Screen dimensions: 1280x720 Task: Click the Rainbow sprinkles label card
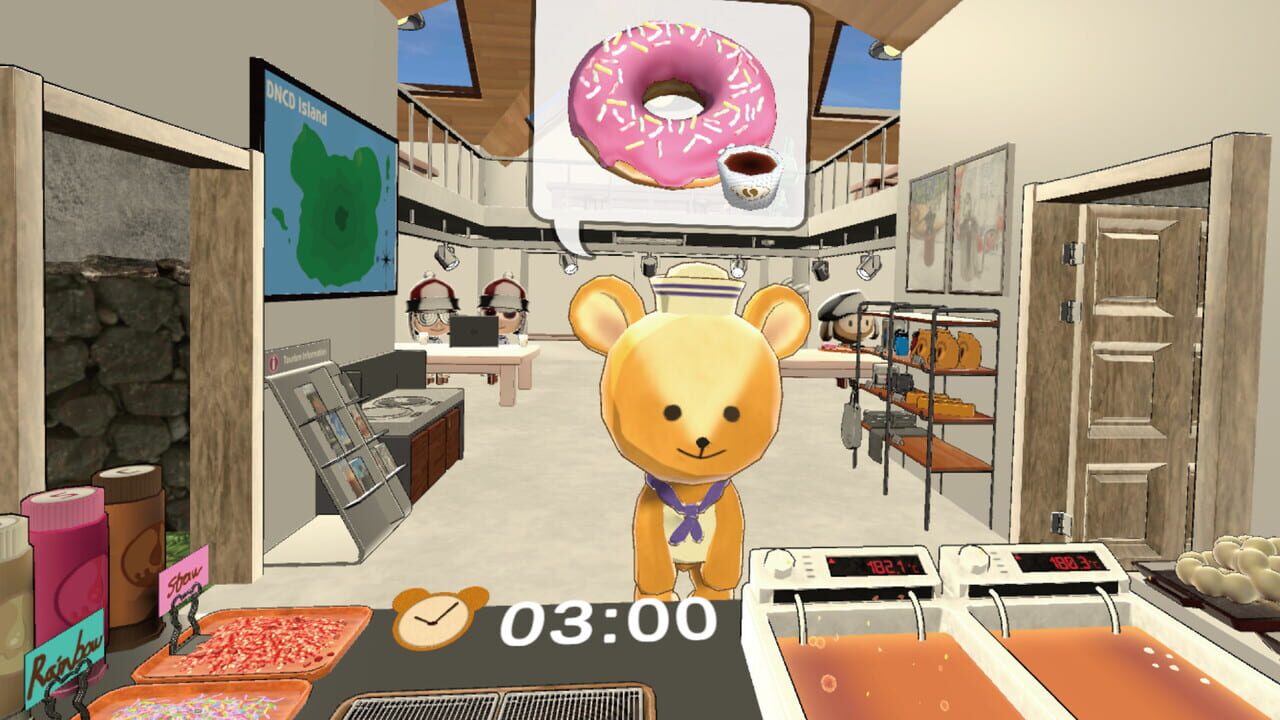(65, 660)
